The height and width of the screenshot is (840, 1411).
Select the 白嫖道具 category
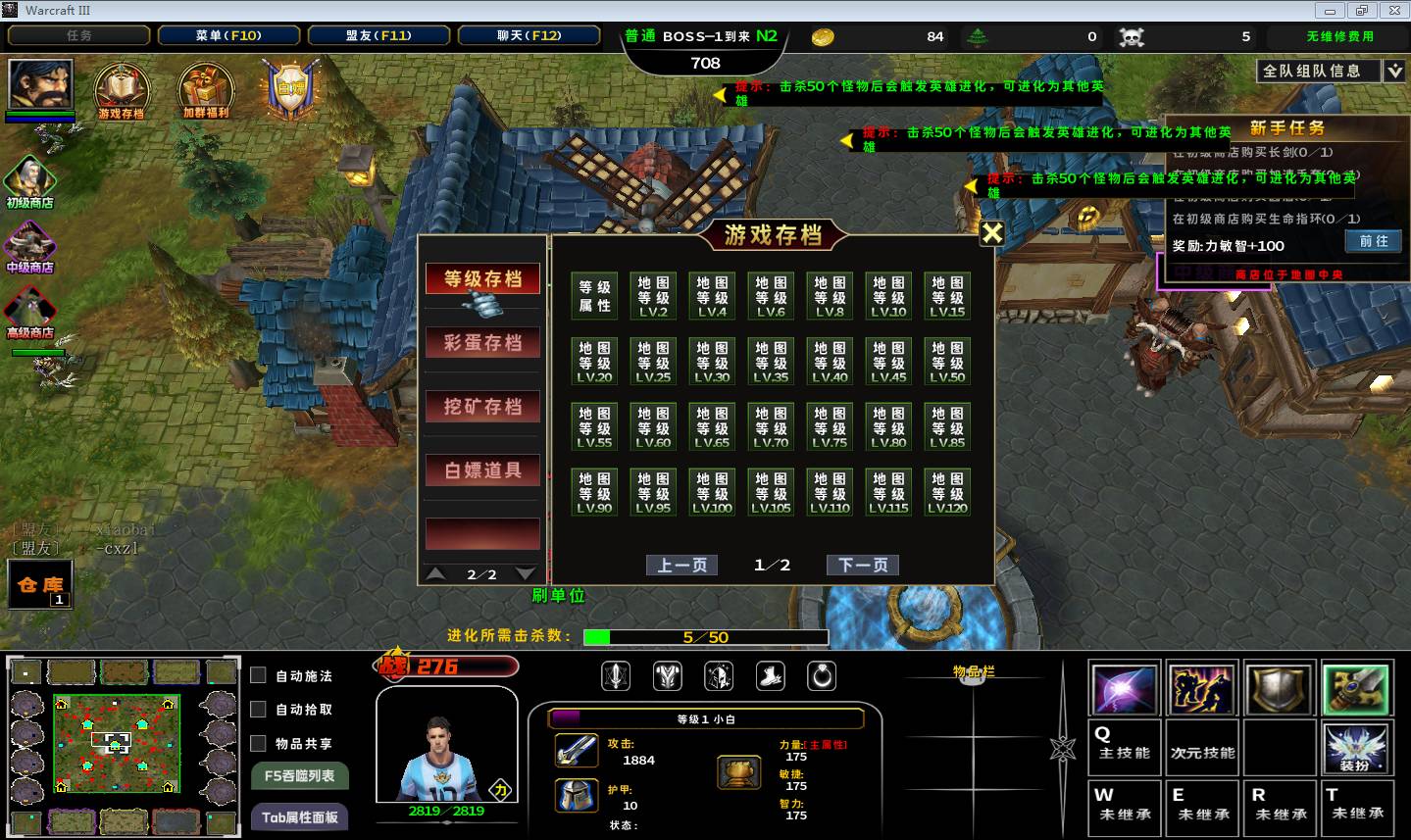click(x=482, y=470)
